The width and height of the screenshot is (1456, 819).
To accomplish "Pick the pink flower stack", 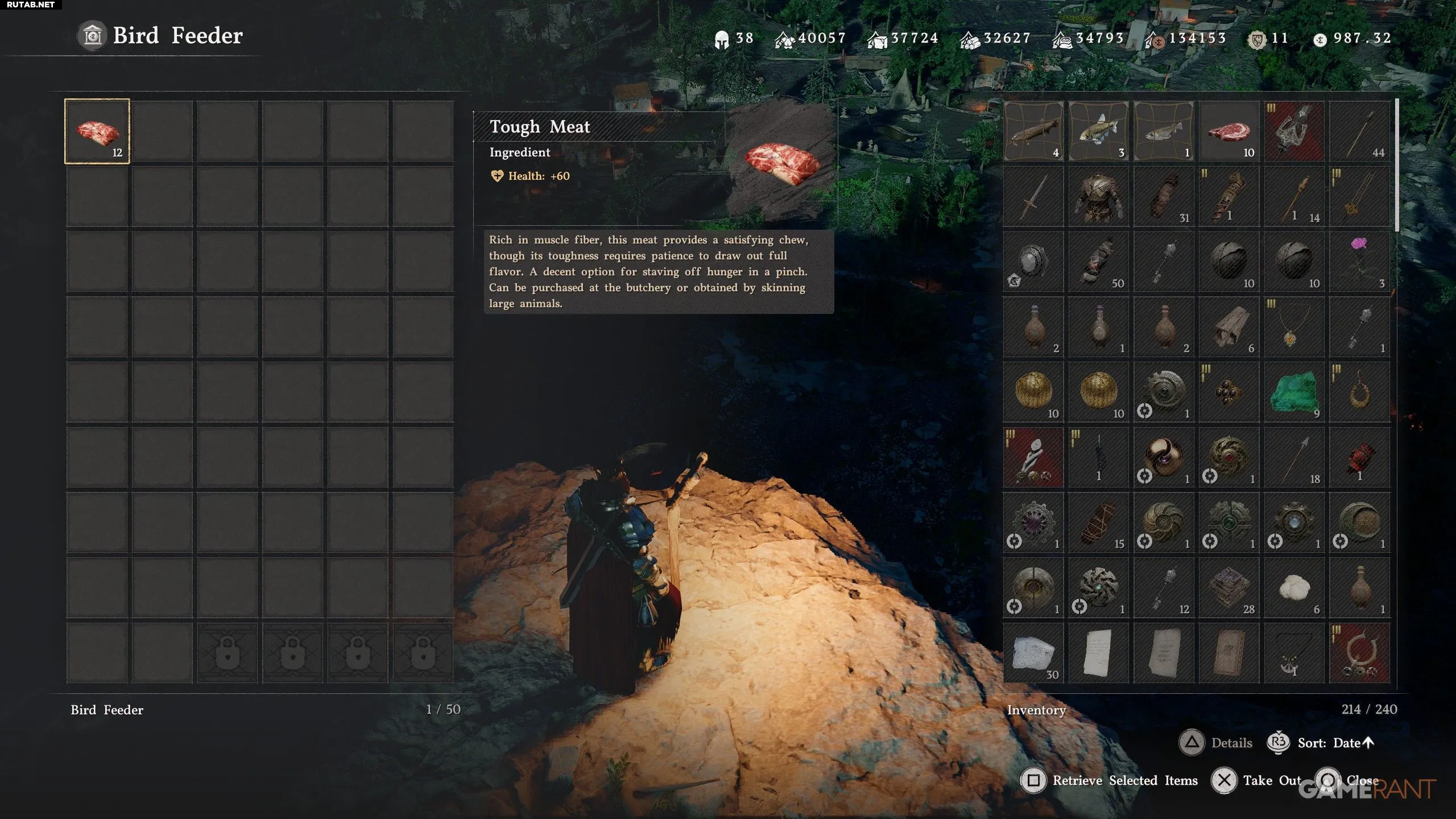I will [x=1359, y=262].
